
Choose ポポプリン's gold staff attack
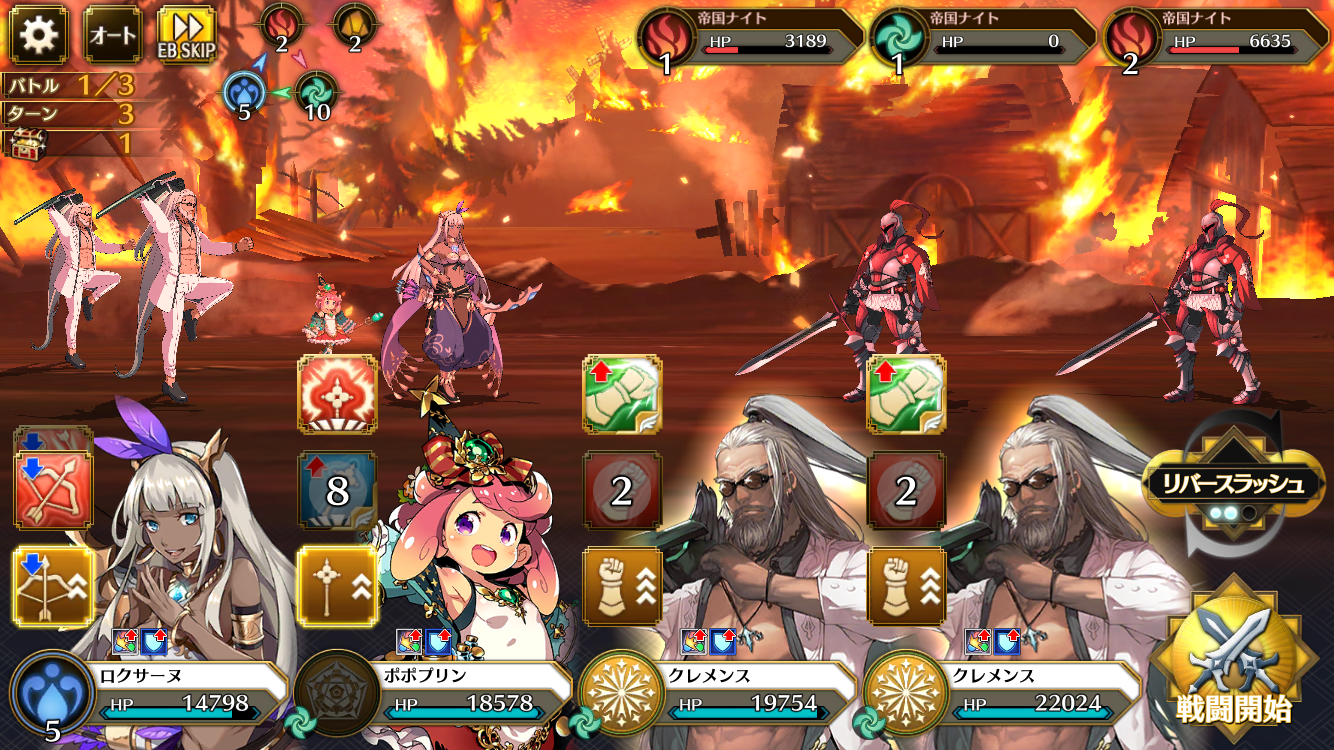[x=337, y=587]
